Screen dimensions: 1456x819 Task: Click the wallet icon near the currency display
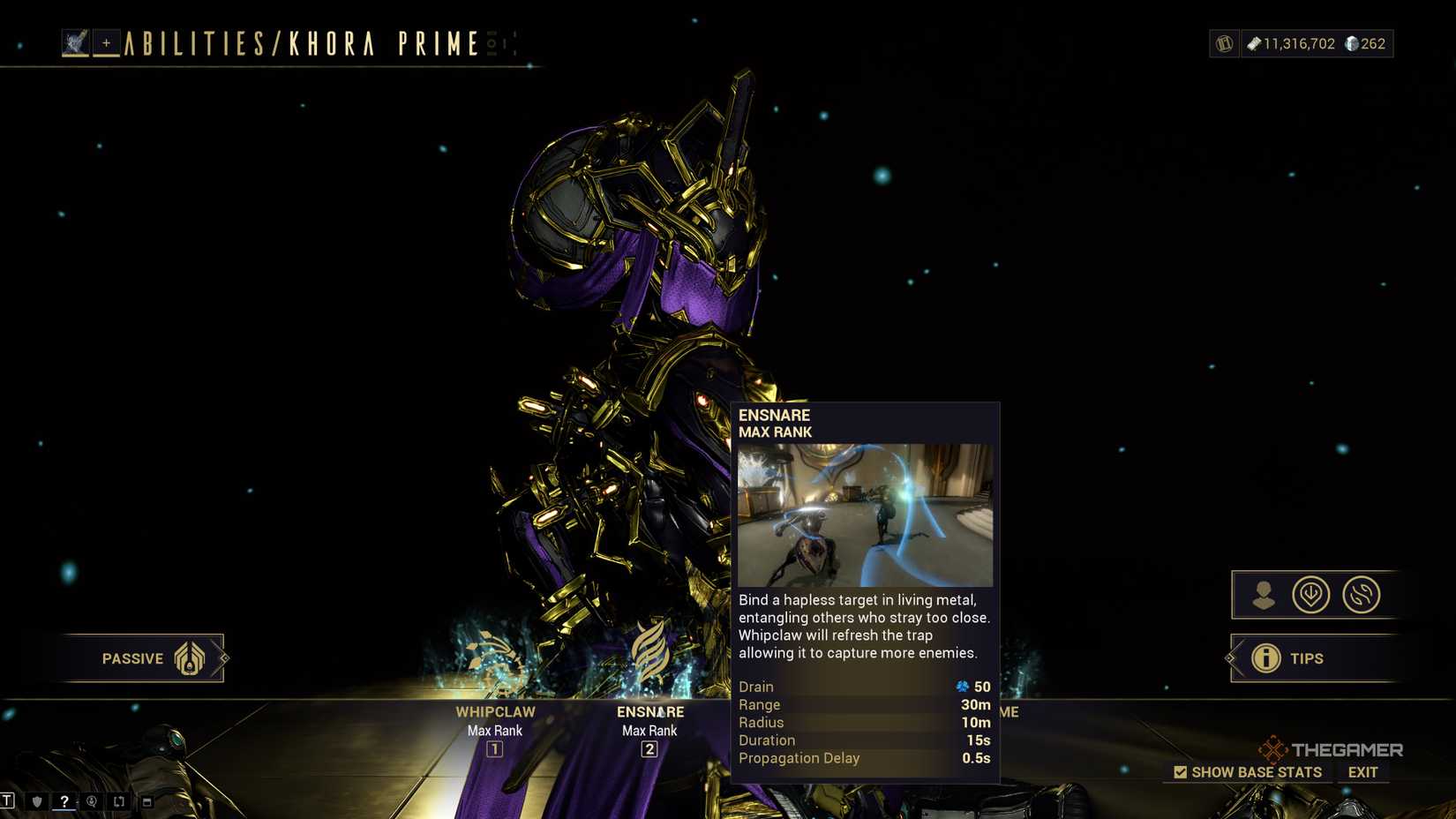pyautogui.click(x=1224, y=43)
